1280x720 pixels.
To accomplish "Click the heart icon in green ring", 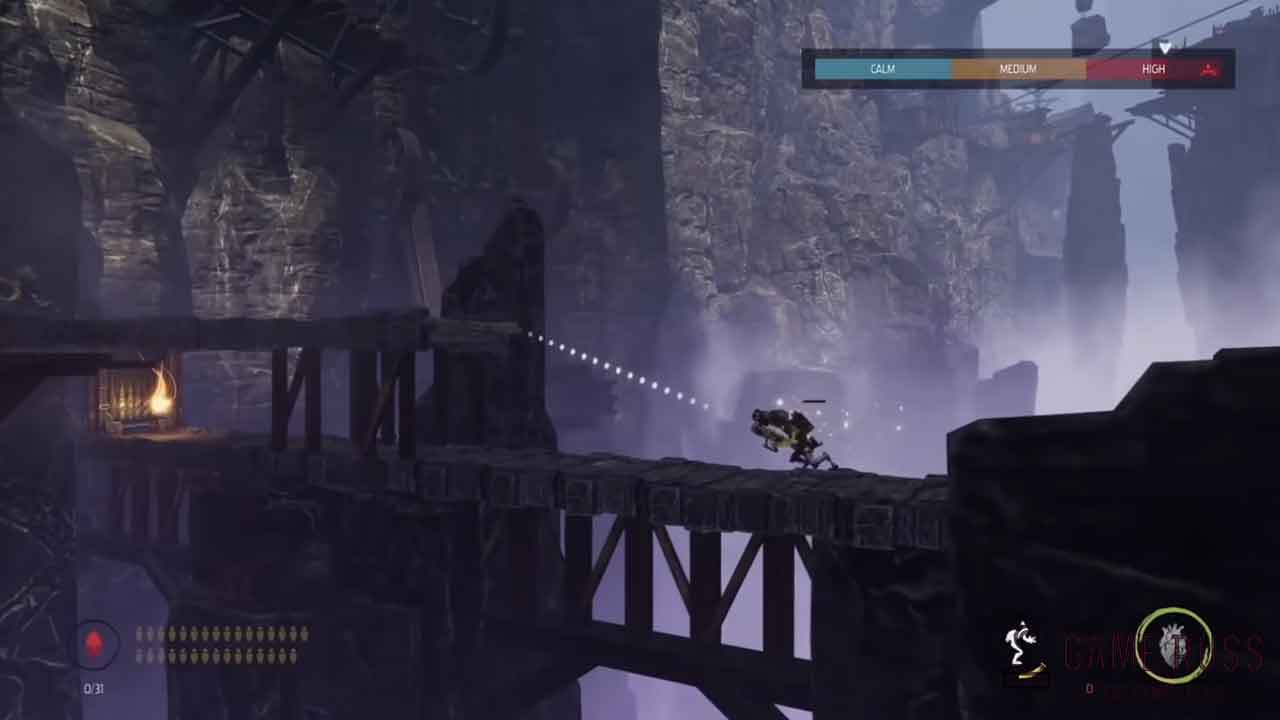I will [1174, 647].
